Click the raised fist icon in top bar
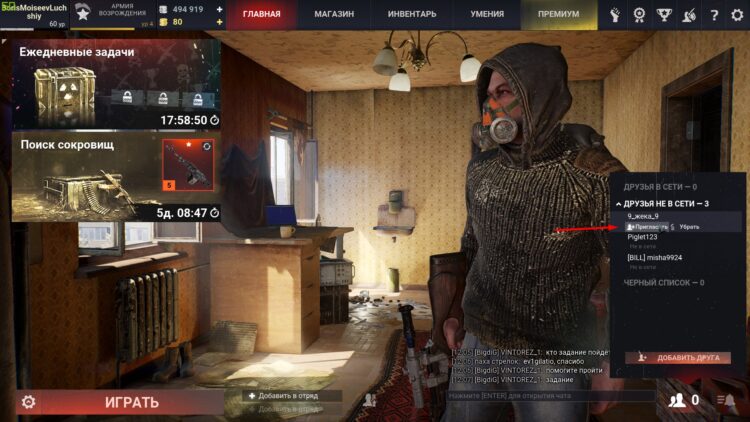This screenshot has width=750, height=422. tap(614, 15)
